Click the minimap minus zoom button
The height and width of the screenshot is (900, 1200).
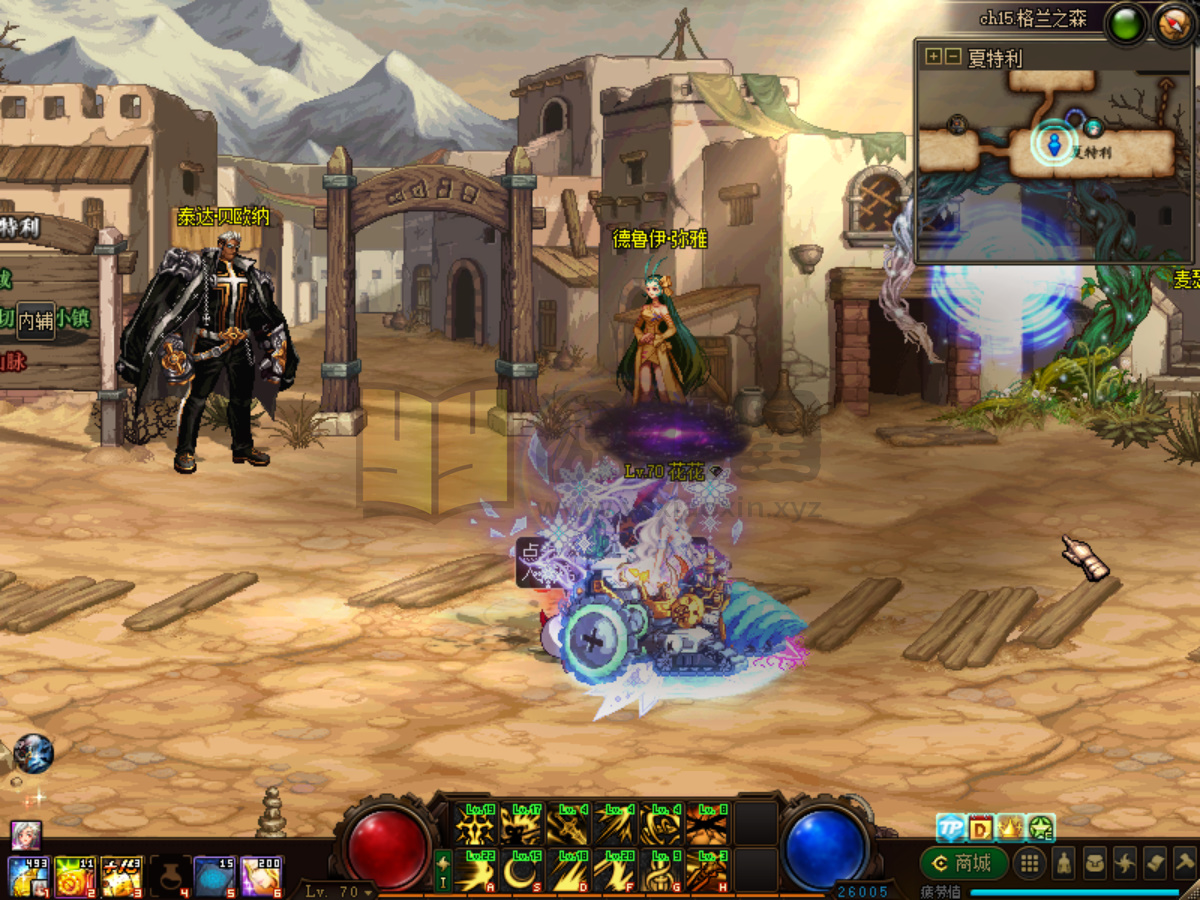953,57
